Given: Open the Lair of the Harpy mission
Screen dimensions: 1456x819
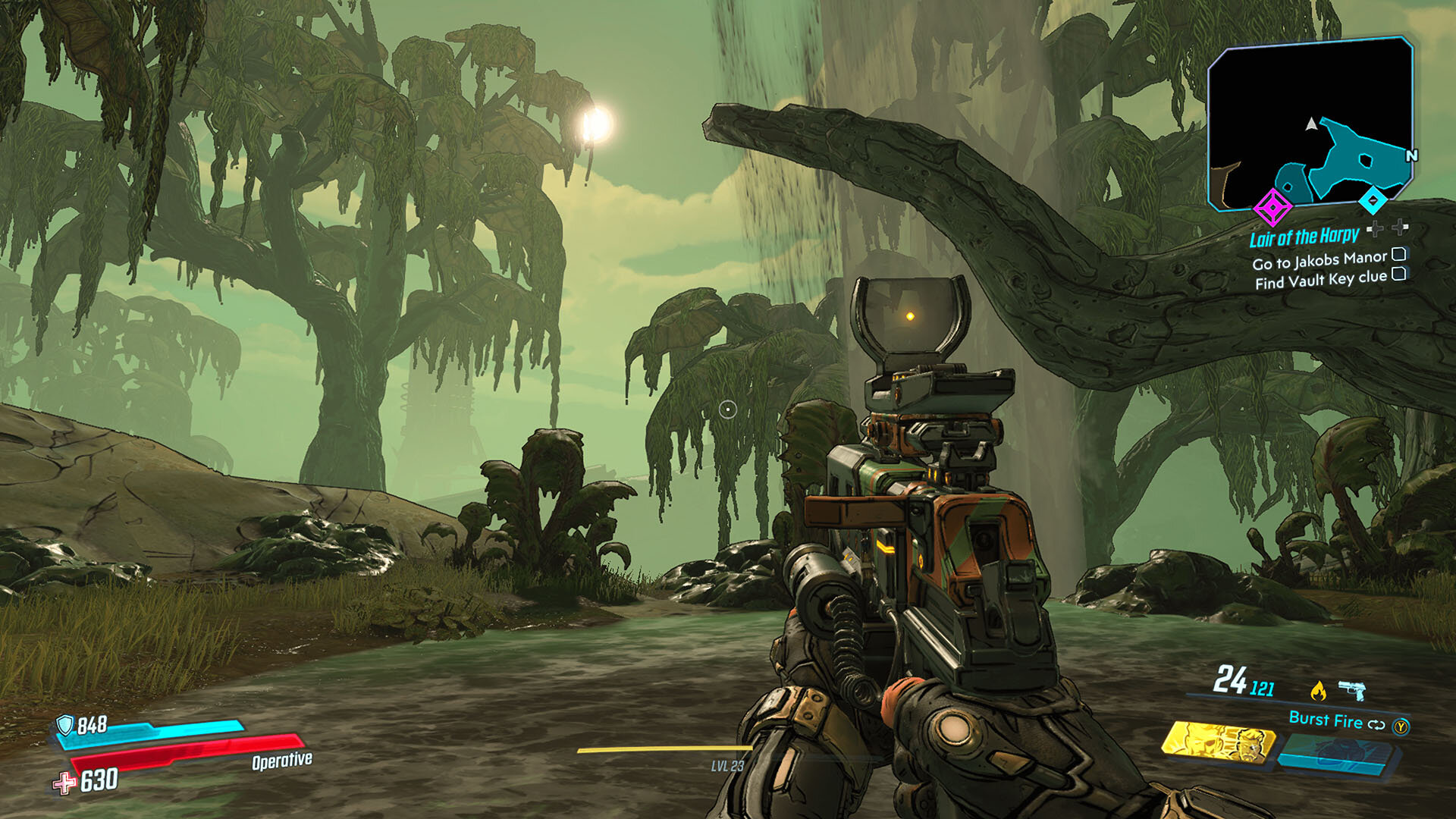Looking at the screenshot, I should (1304, 237).
